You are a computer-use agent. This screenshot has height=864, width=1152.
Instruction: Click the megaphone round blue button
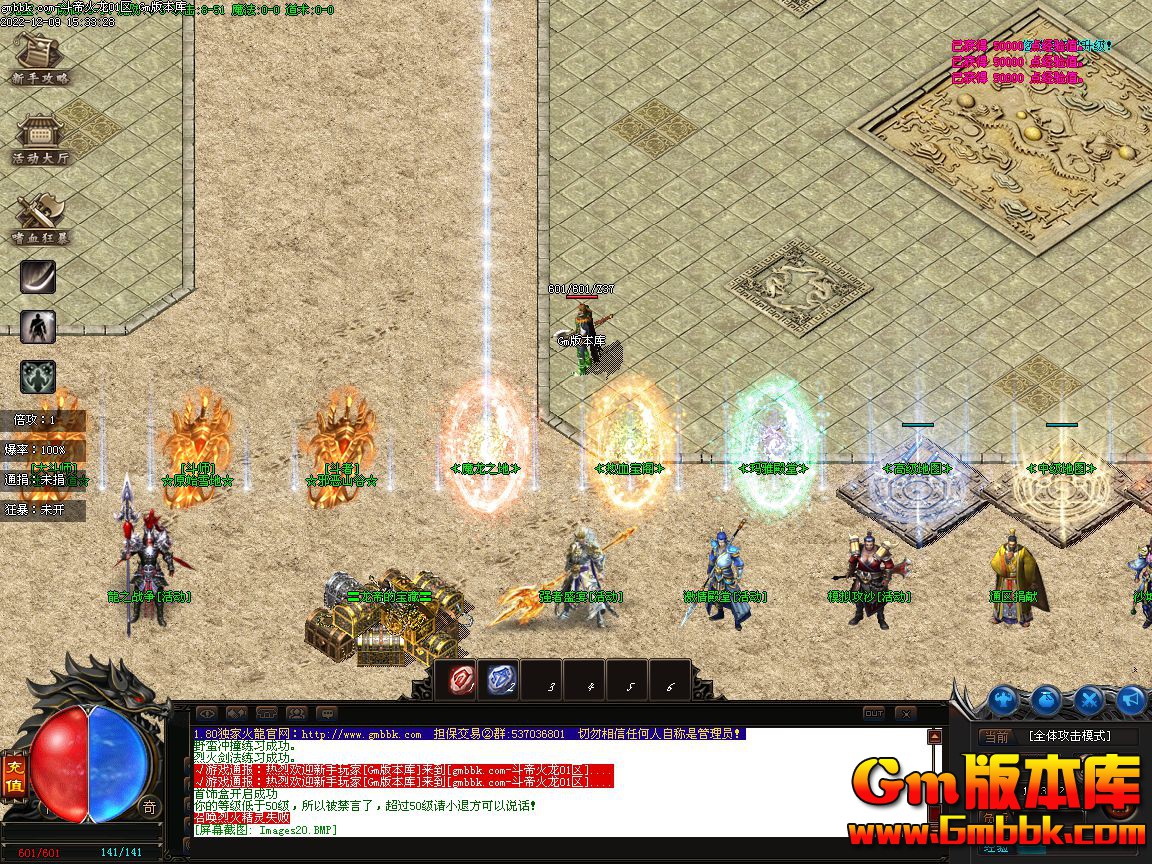click(1131, 700)
